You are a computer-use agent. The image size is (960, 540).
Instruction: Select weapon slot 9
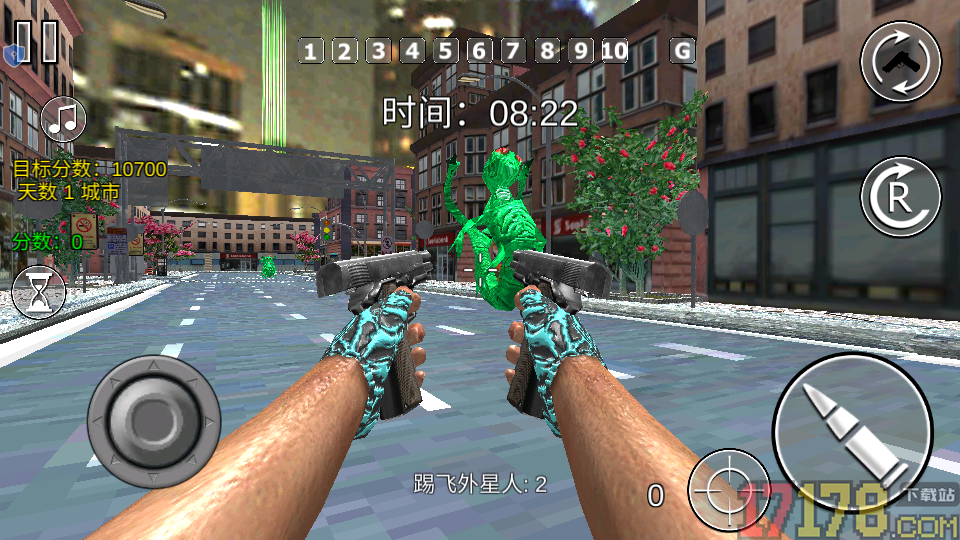[581, 51]
